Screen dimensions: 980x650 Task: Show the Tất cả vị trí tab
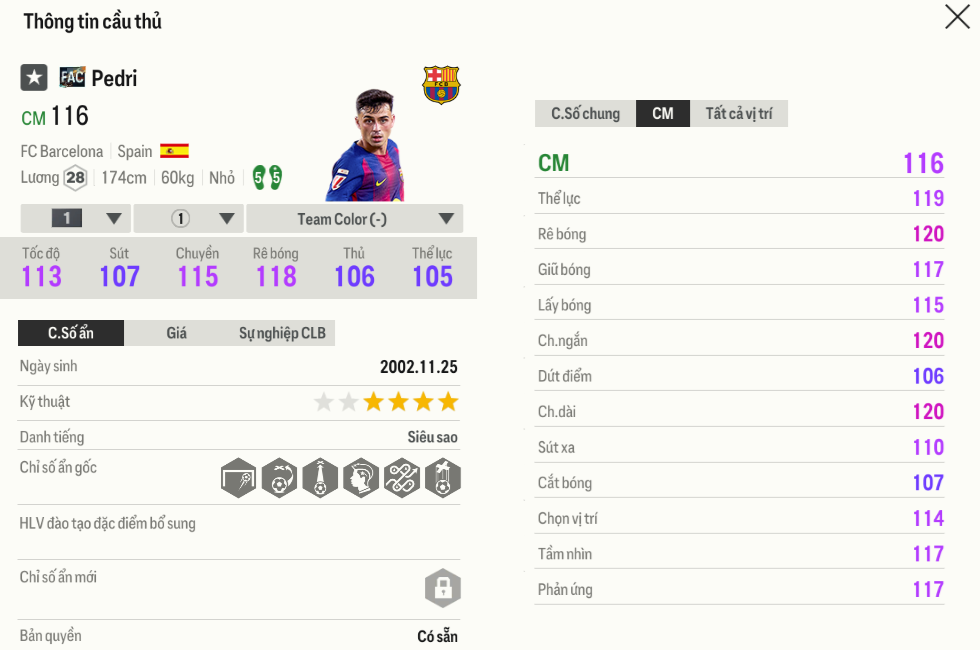tap(739, 114)
